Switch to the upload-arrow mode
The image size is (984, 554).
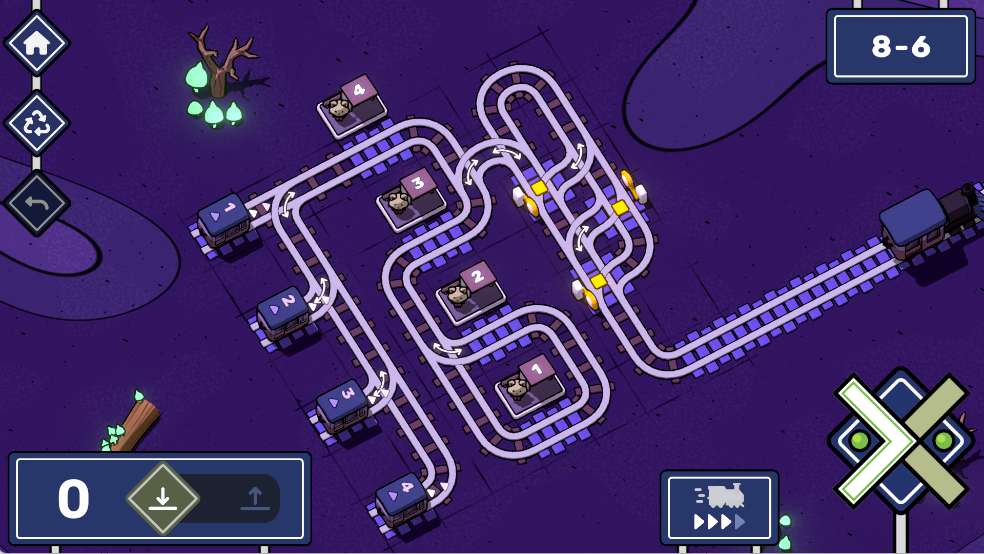[x=254, y=498]
